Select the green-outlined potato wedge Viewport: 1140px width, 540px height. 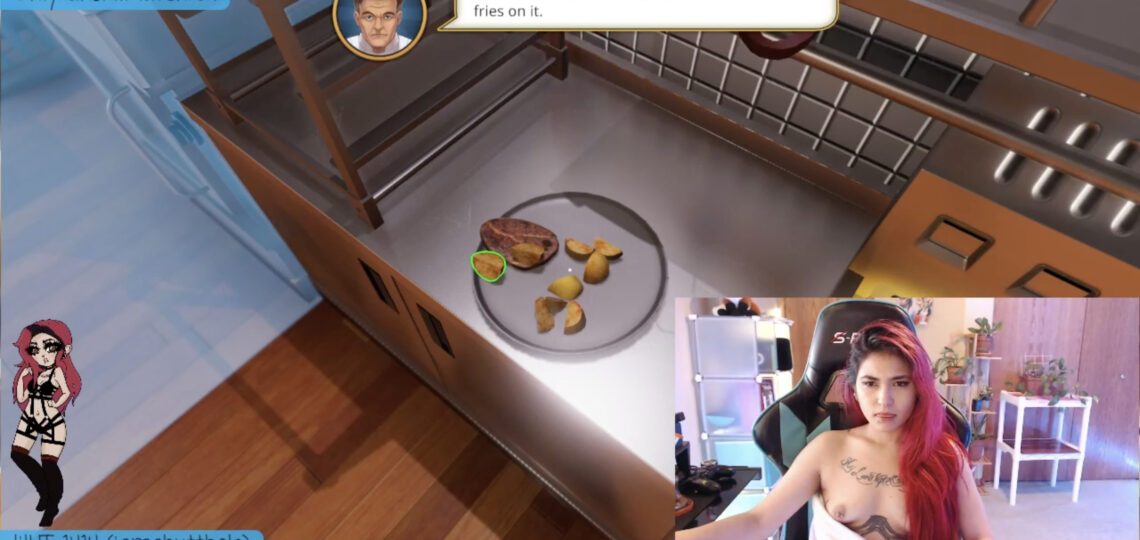tap(488, 266)
